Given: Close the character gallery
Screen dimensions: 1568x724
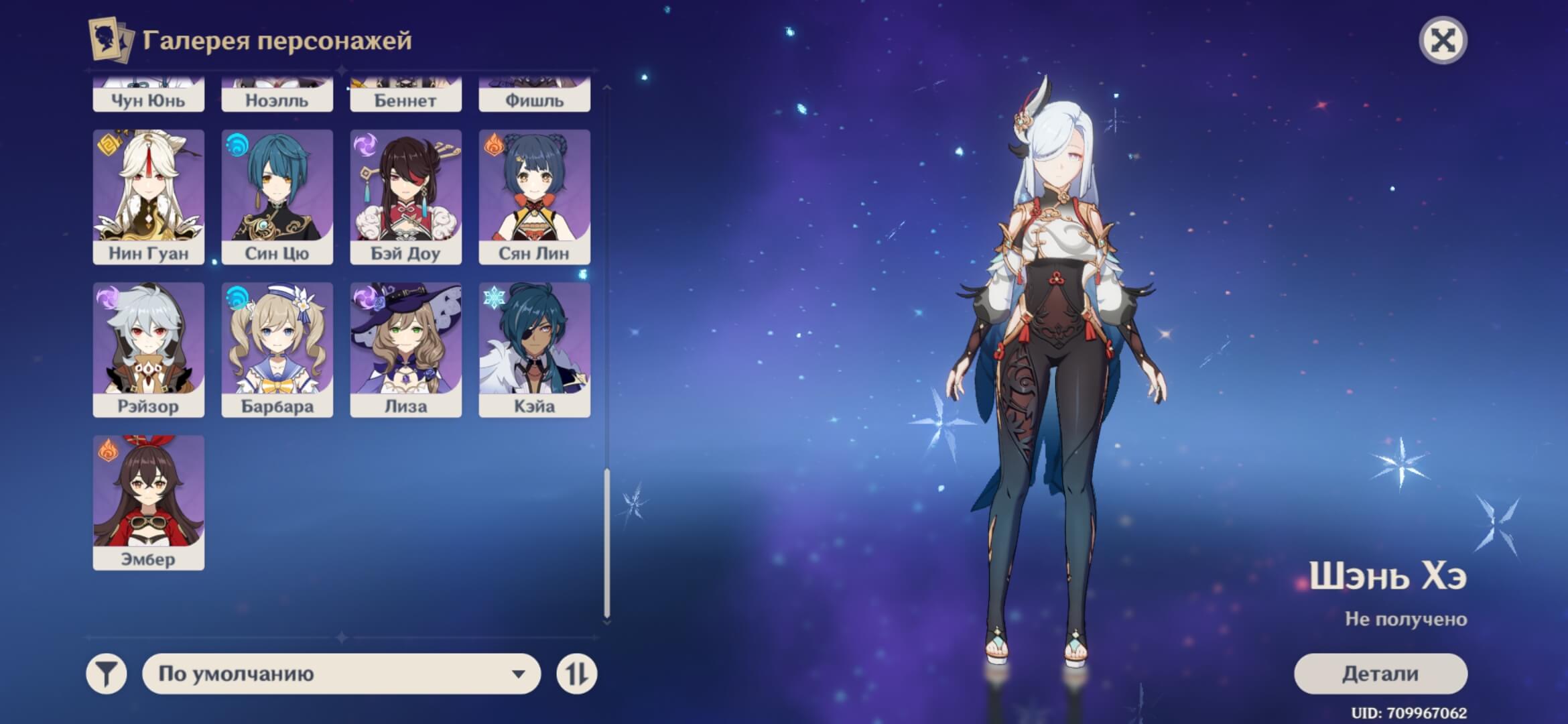Looking at the screenshot, I should tap(1443, 41).
